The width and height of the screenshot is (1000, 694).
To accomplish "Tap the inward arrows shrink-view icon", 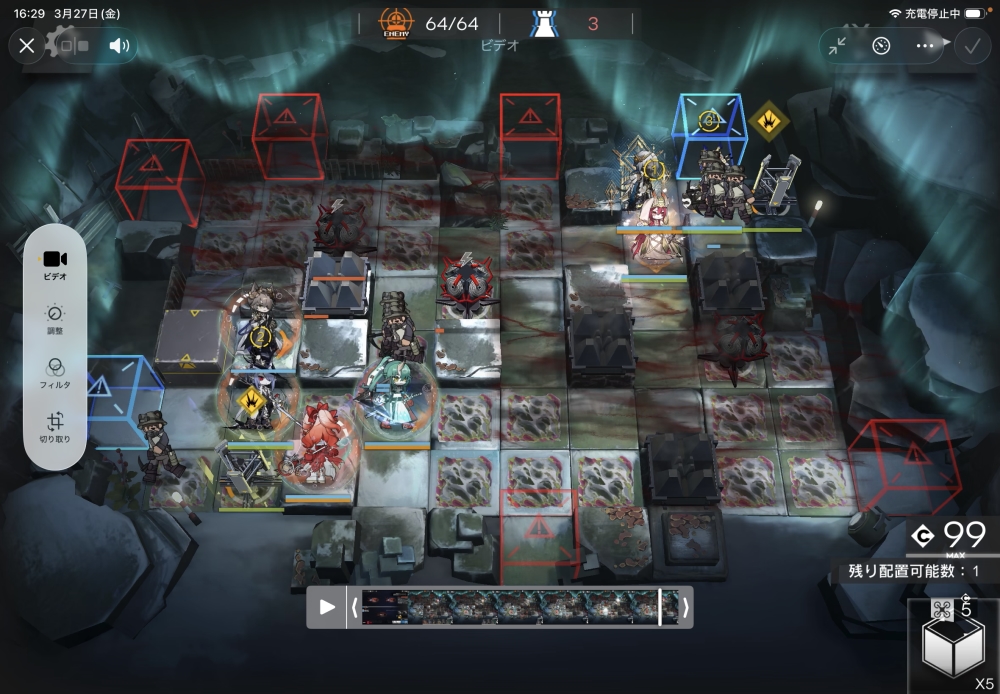I will click(x=838, y=45).
